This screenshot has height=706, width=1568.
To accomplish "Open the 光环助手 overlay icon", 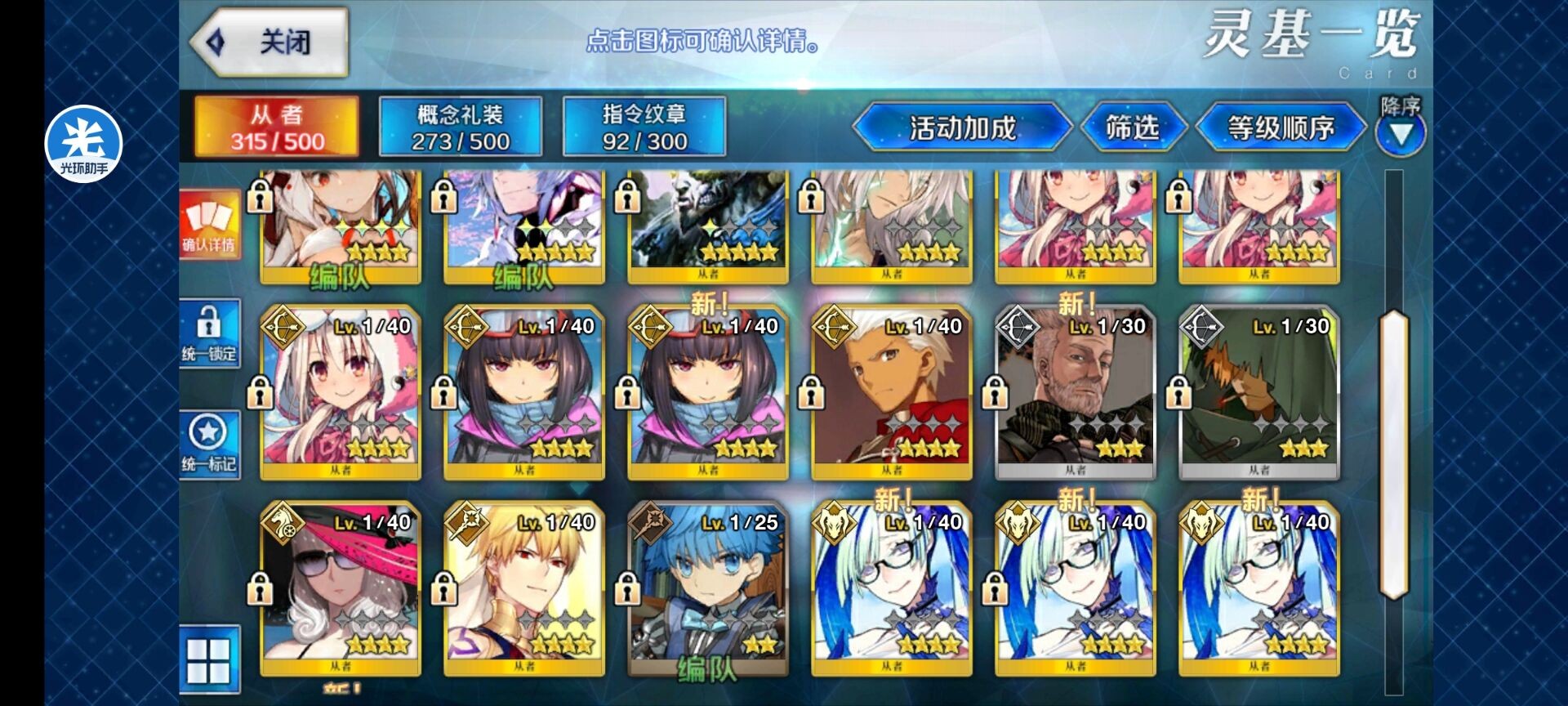I will tap(83, 144).
